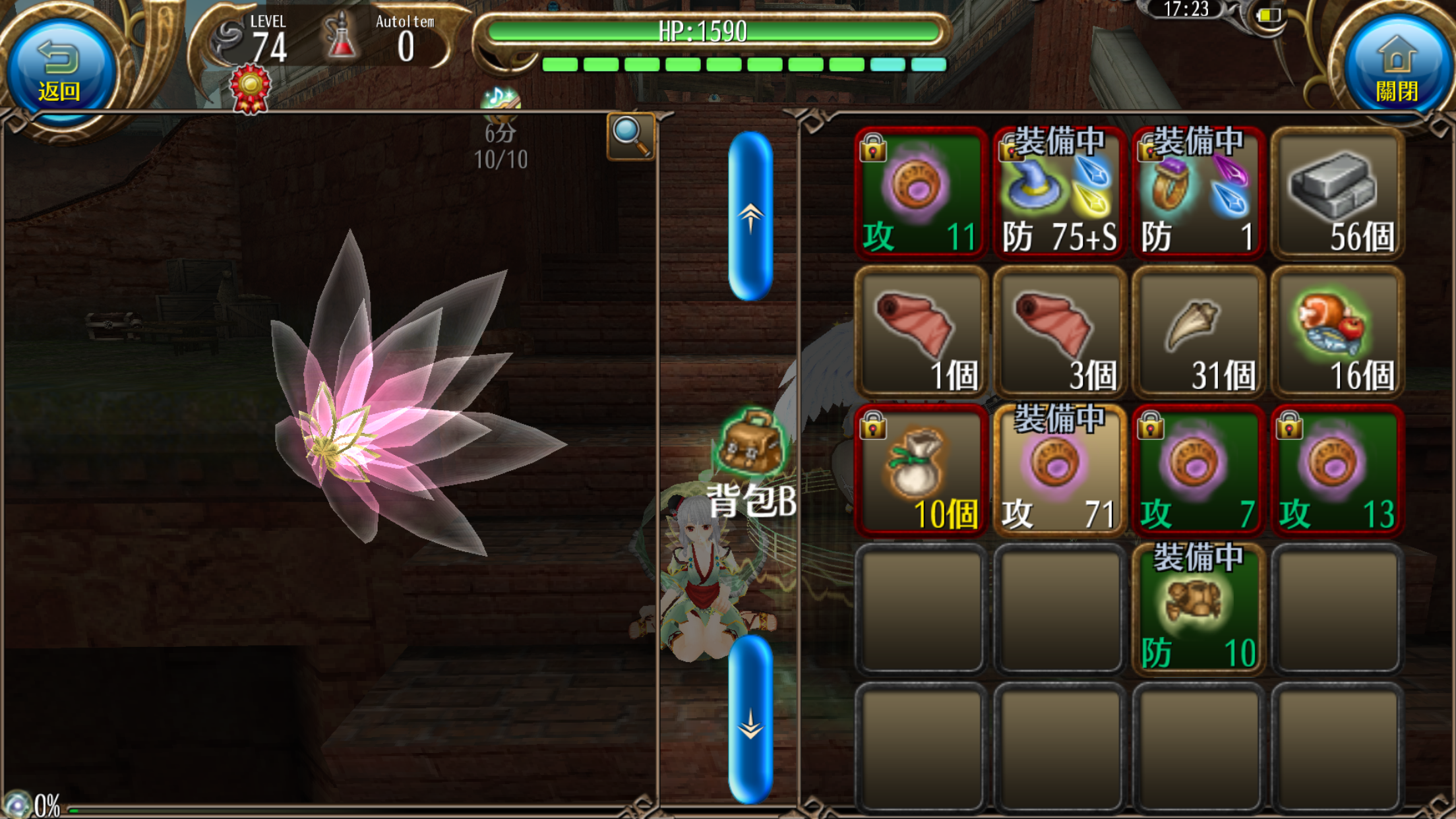Select the locked ring with 攻 7

click(1199, 471)
